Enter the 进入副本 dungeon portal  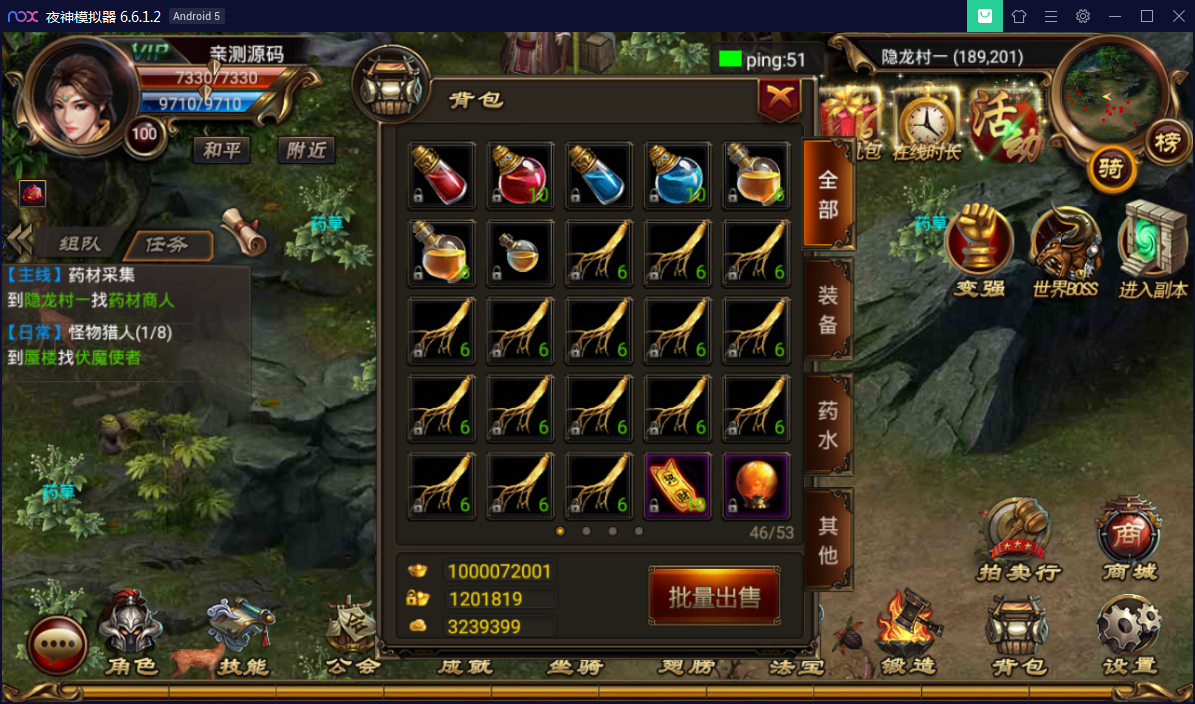click(1150, 252)
